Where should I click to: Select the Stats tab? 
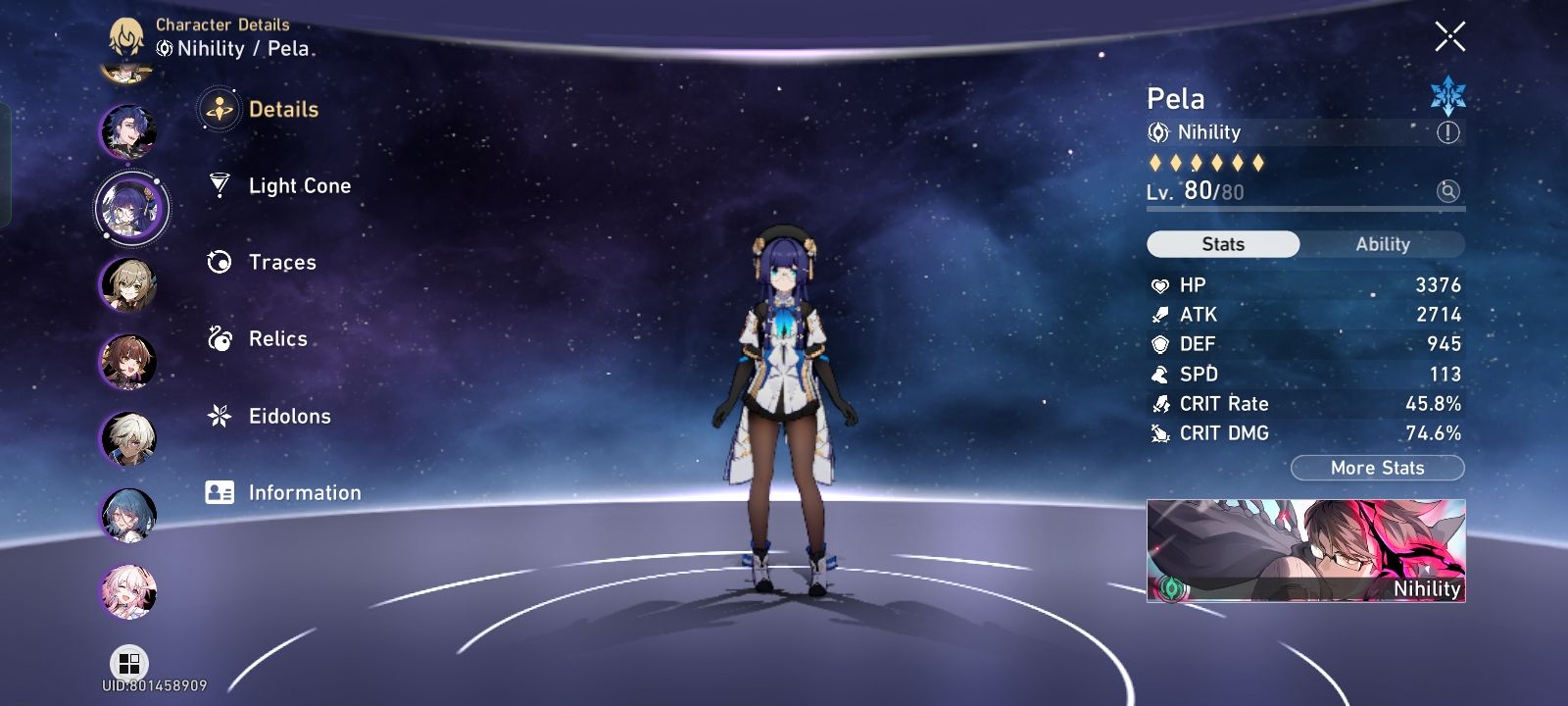click(x=1222, y=243)
